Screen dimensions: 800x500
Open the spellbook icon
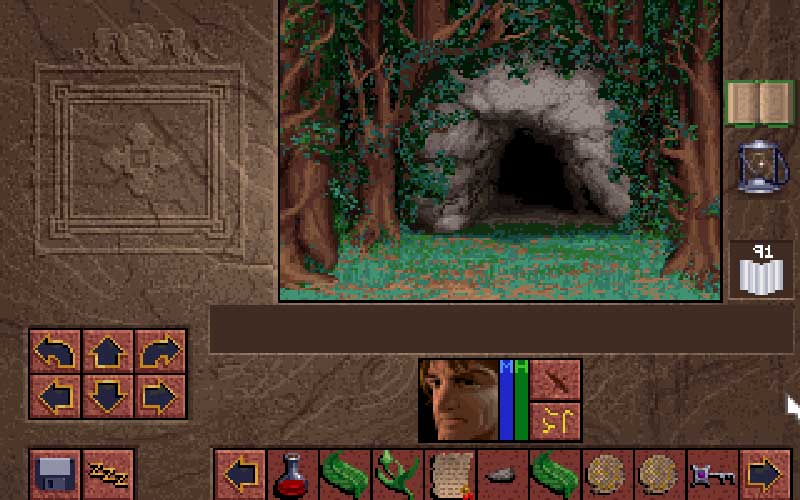[758, 102]
